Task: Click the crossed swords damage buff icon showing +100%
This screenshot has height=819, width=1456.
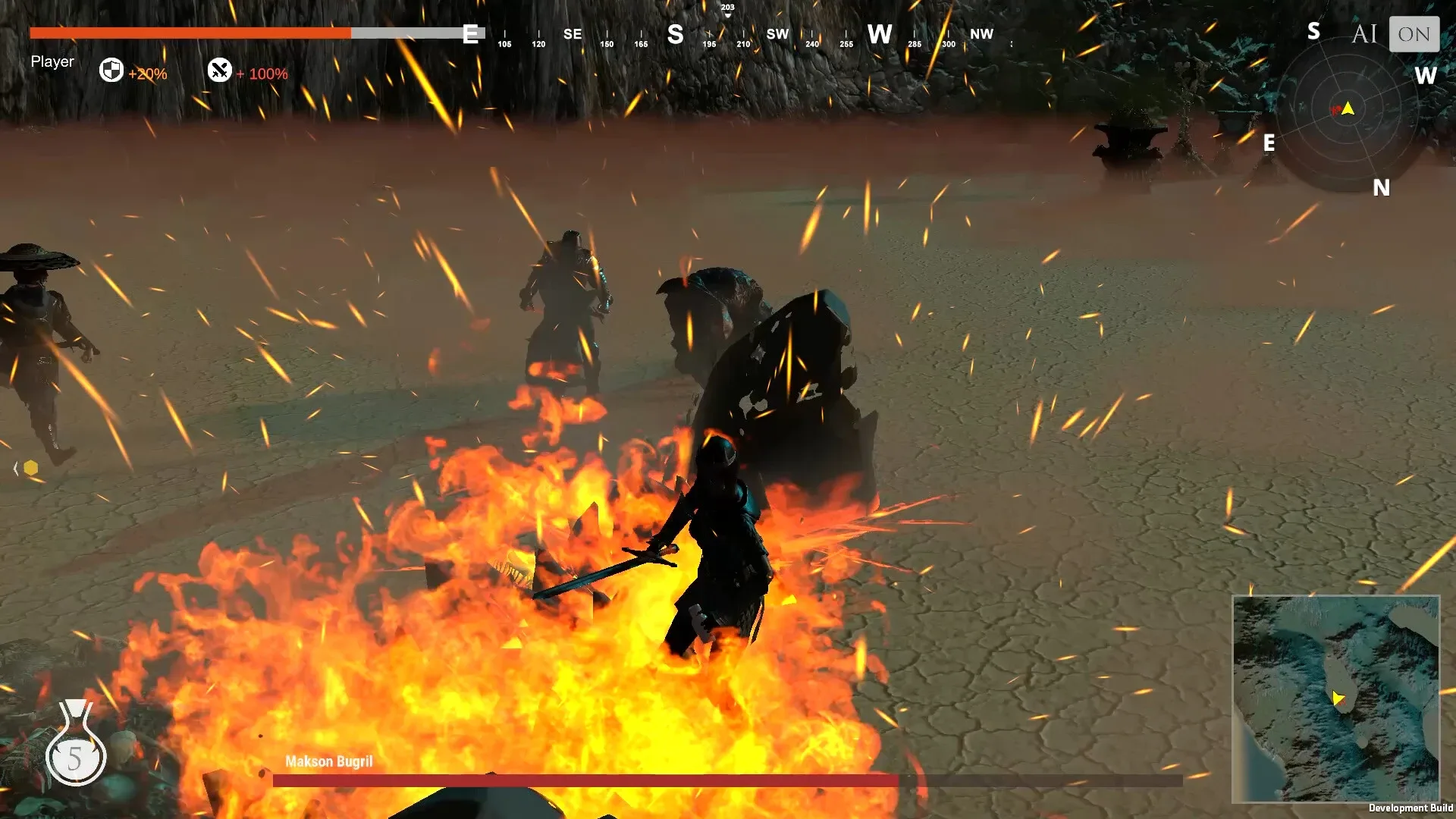Action: click(x=219, y=71)
